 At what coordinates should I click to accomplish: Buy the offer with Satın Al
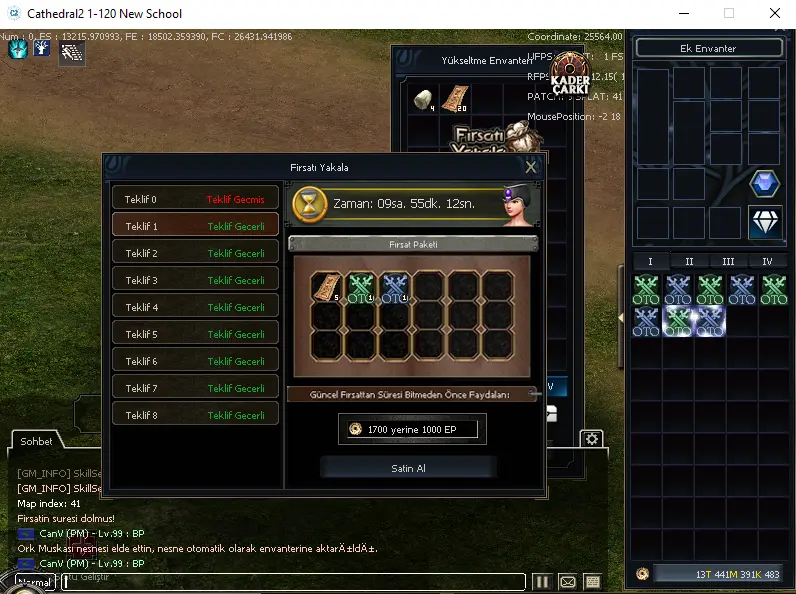point(408,468)
